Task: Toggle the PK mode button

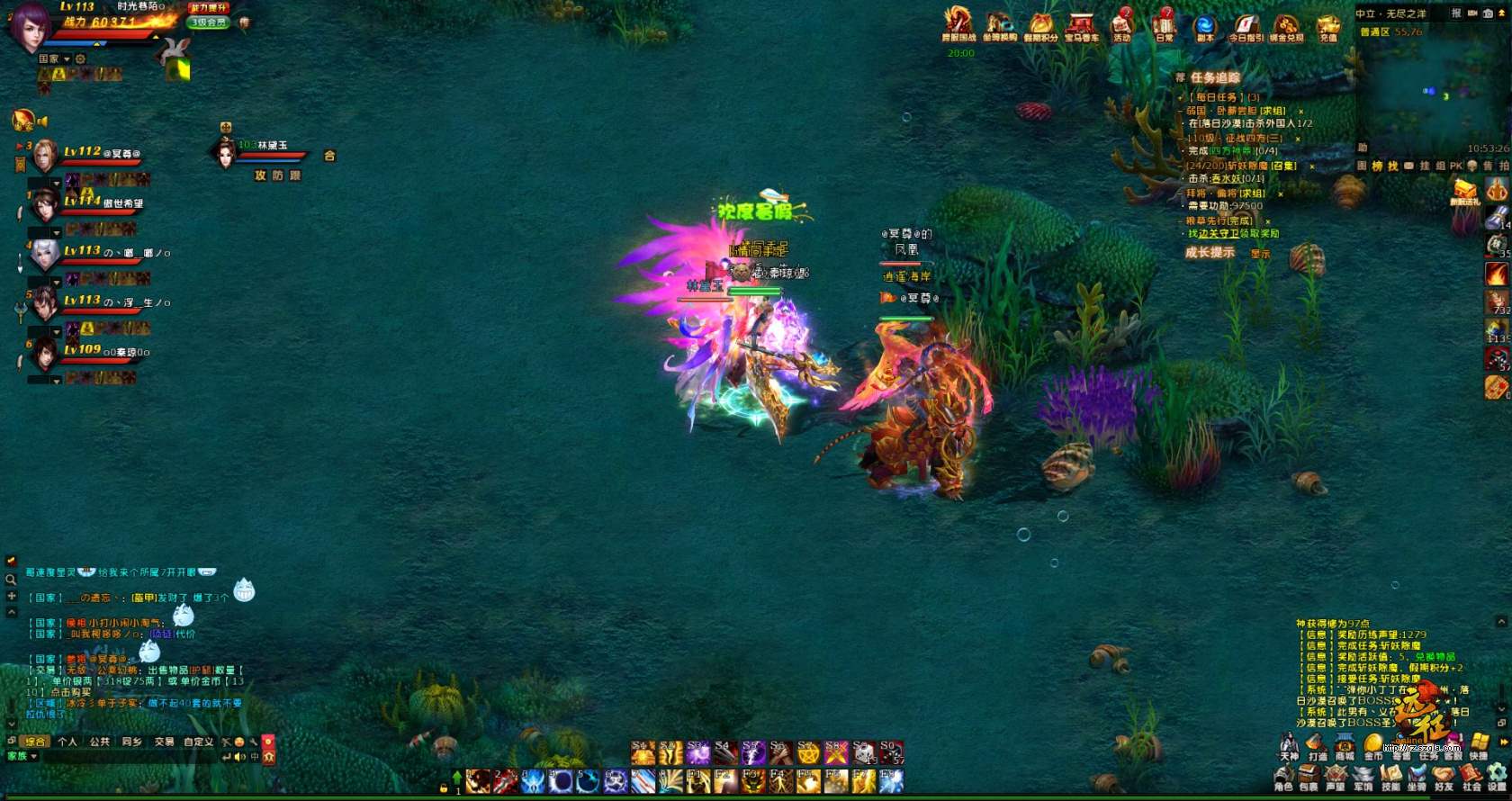Action: tap(1455, 166)
